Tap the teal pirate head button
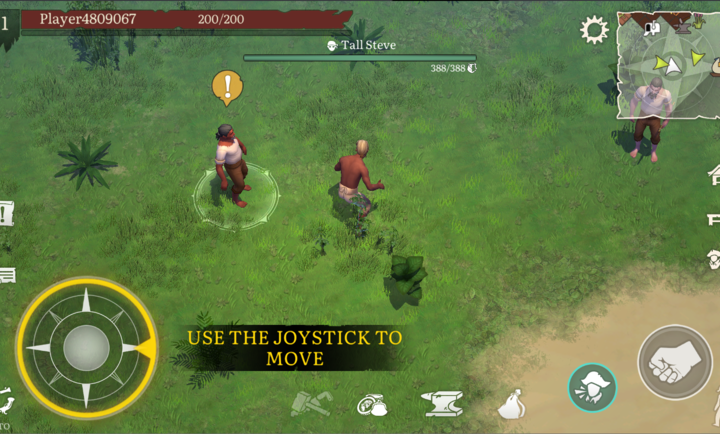 coord(592,388)
